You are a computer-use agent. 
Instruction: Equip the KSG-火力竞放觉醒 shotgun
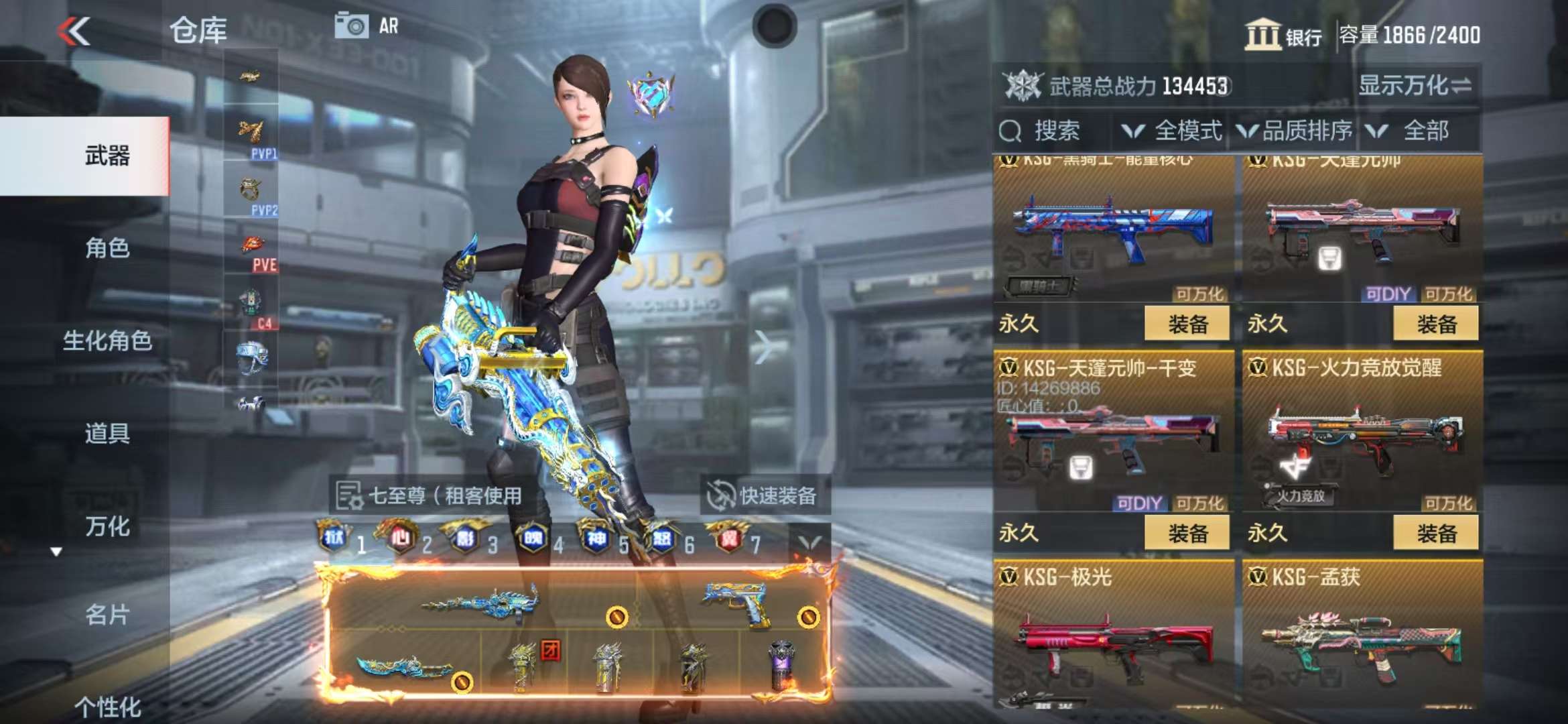pos(1436,534)
